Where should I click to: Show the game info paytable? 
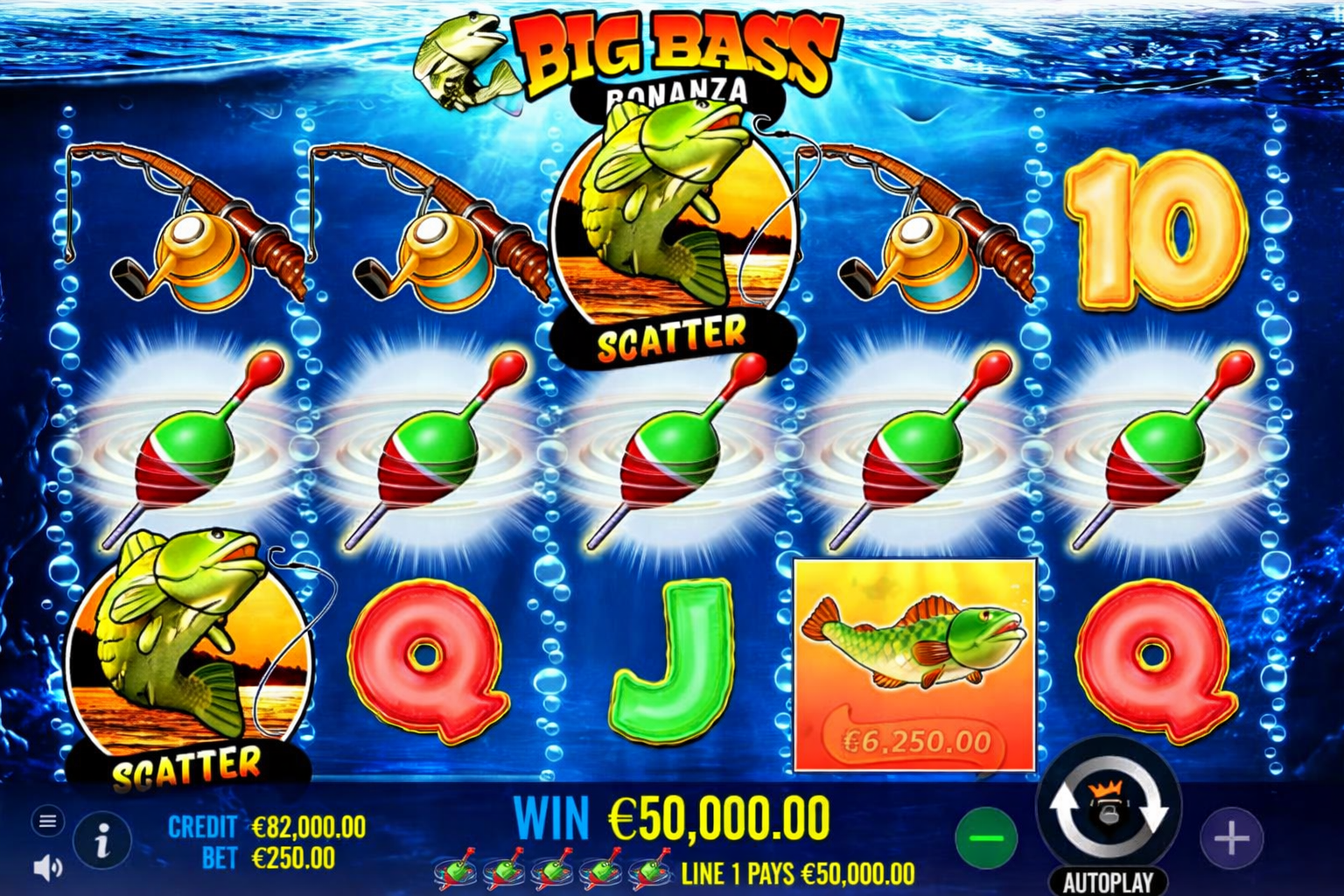(x=102, y=842)
